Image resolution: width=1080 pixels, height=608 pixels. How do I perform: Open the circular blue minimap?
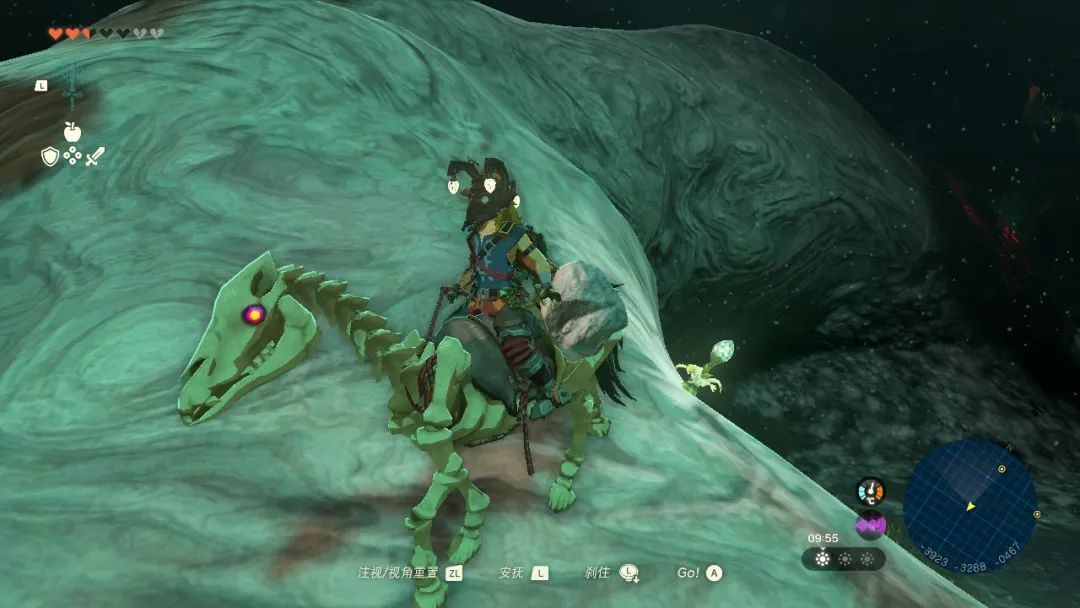click(969, 505)
